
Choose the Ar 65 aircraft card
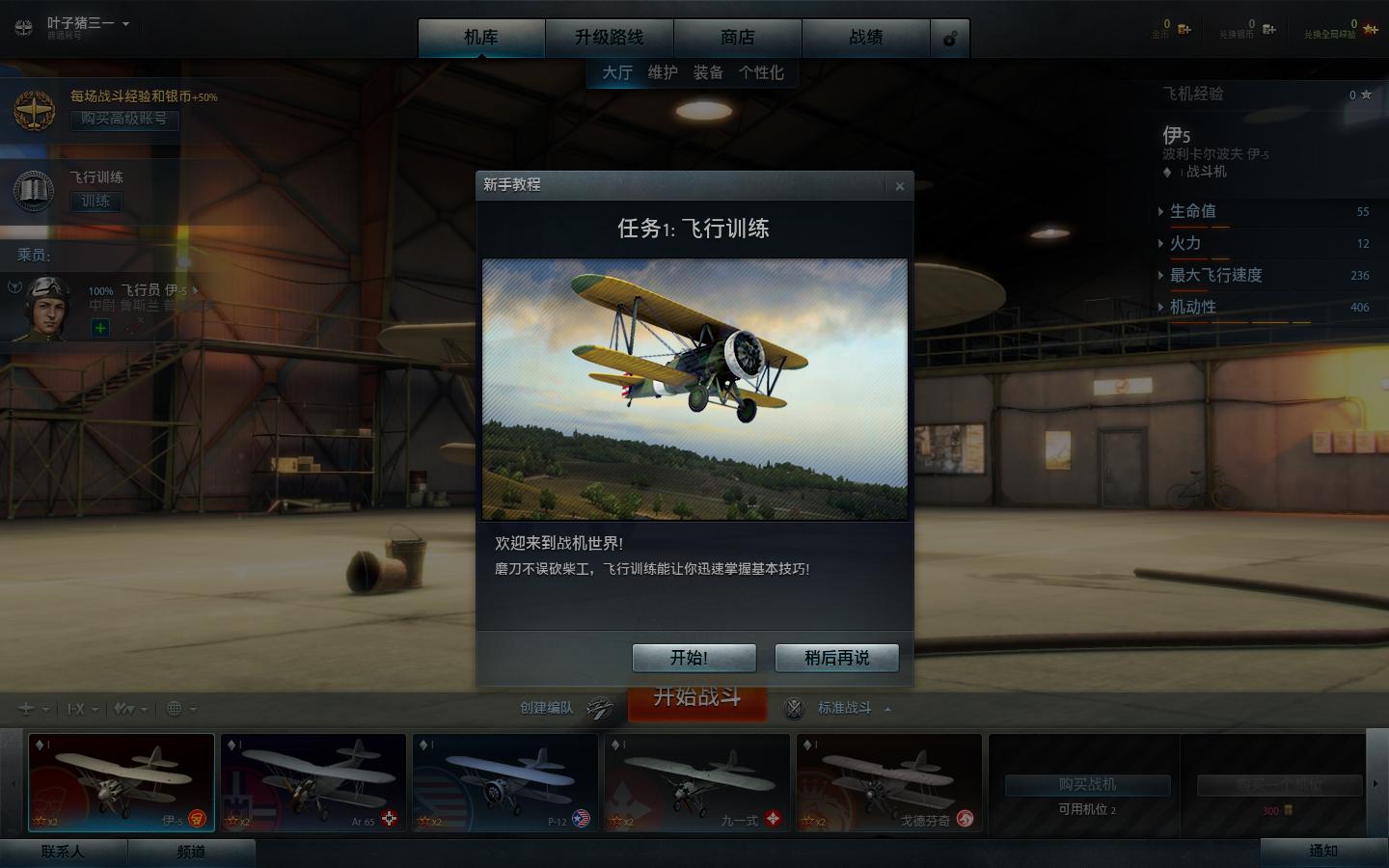coord(313,782)
